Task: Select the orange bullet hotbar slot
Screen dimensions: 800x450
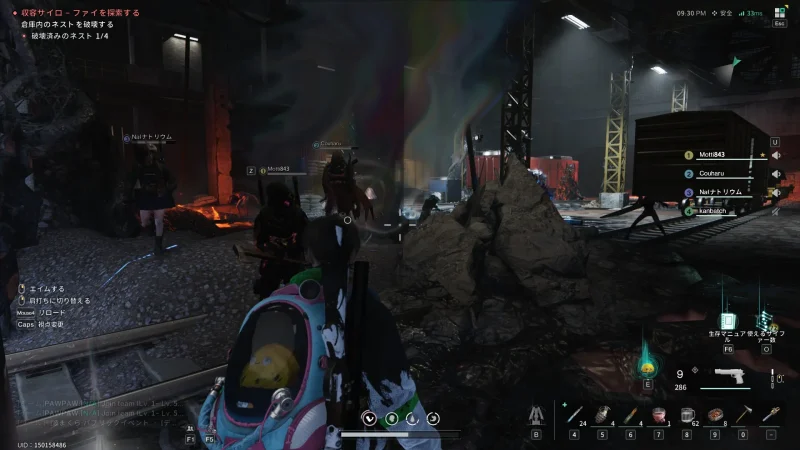Action: pyautogui.click(x=631, y=413)
